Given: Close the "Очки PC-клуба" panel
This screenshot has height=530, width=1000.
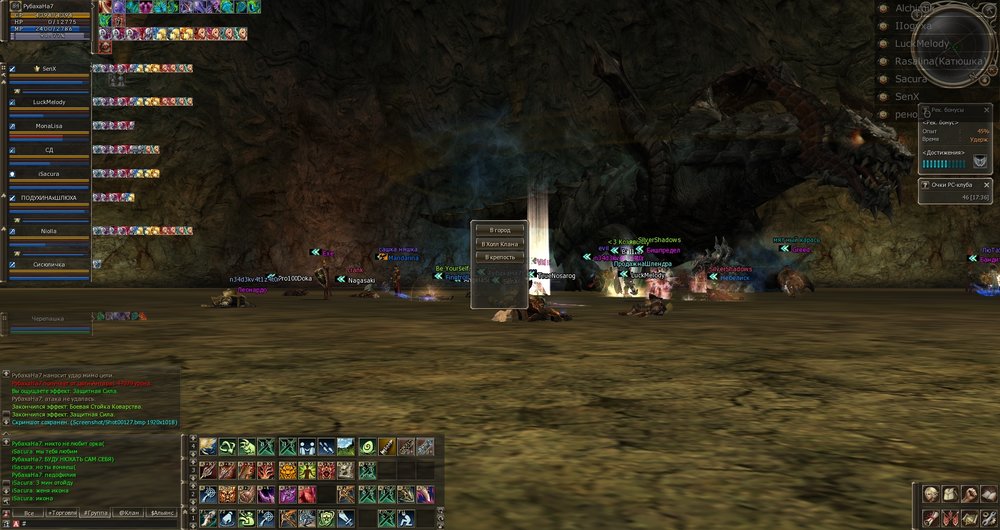Looking at the screenshot, I should click(985, 185).
